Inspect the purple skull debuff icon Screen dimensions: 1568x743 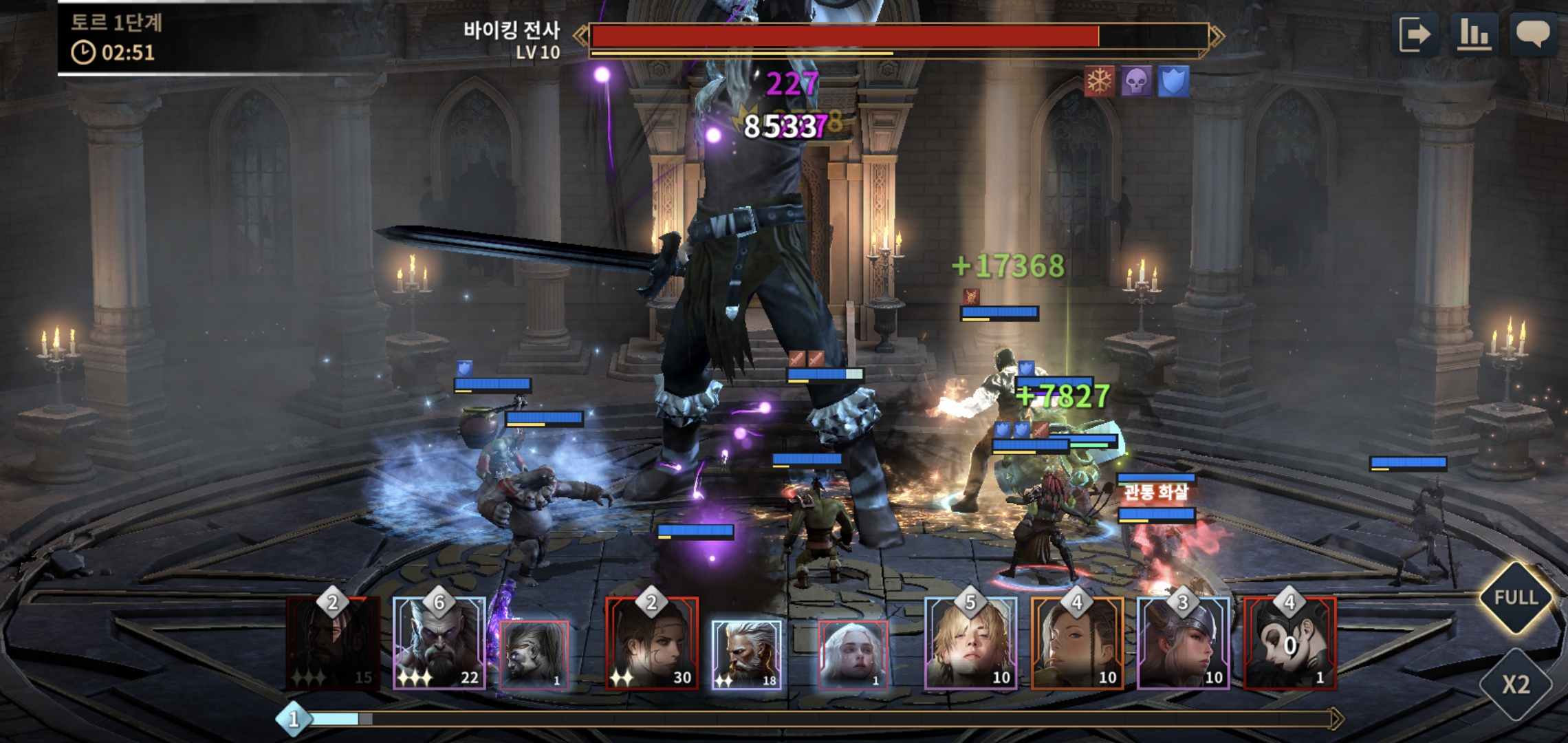click(1136, 83)
